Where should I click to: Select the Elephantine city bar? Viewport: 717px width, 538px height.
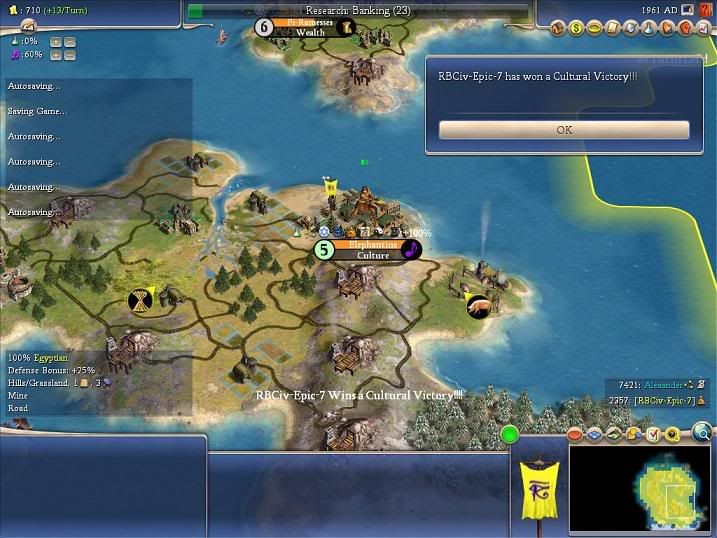pyautogui.click(x=372, y=250)
